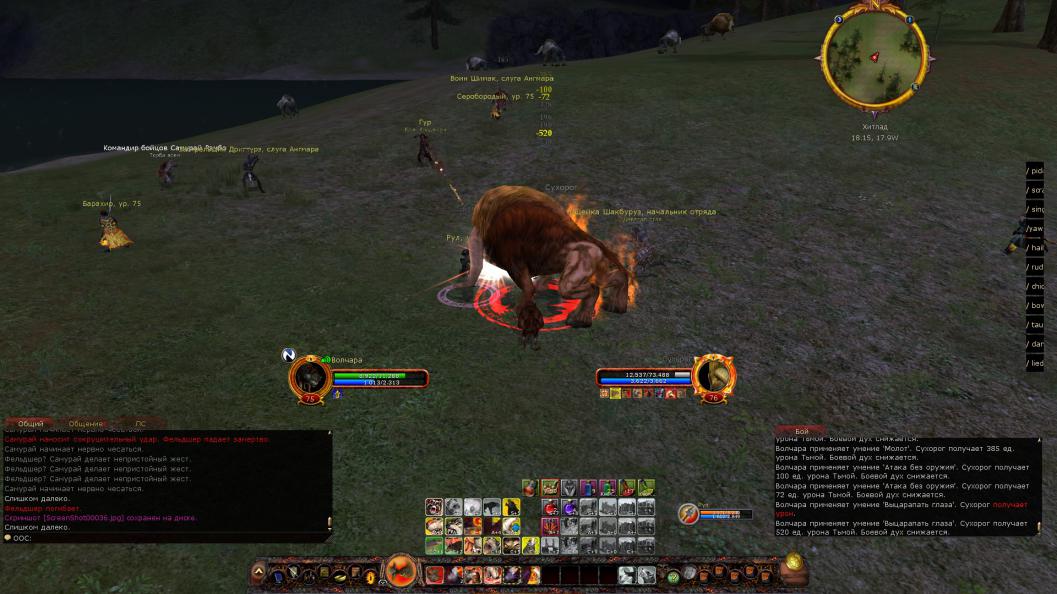The width and height of the screenshot is (1057, 594).
Task: Click the blue N badge near player portrait
Action: pos(288,355)
